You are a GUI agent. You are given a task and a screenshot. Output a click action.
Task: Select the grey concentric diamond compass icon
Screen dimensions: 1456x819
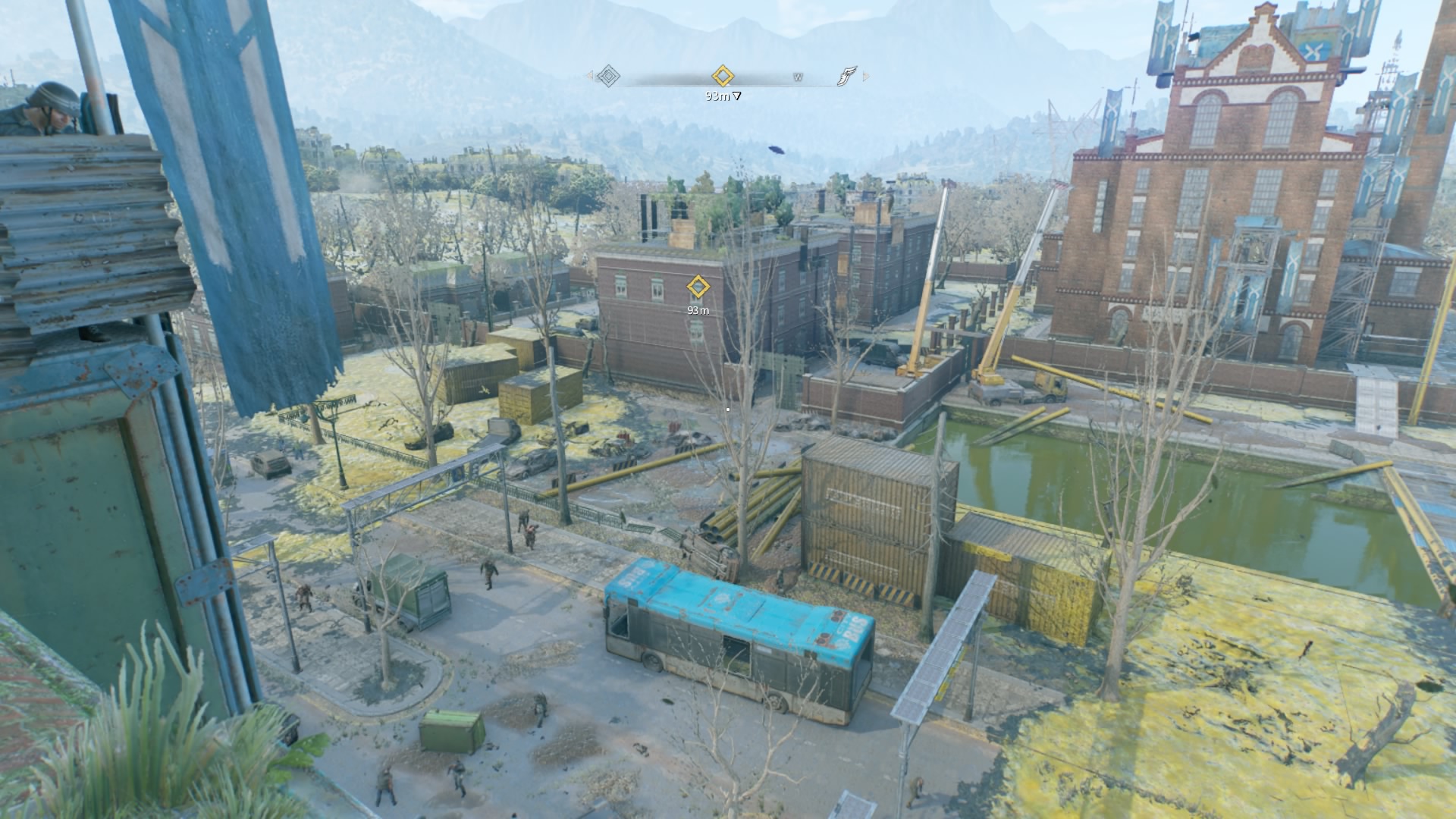point(608,76)
